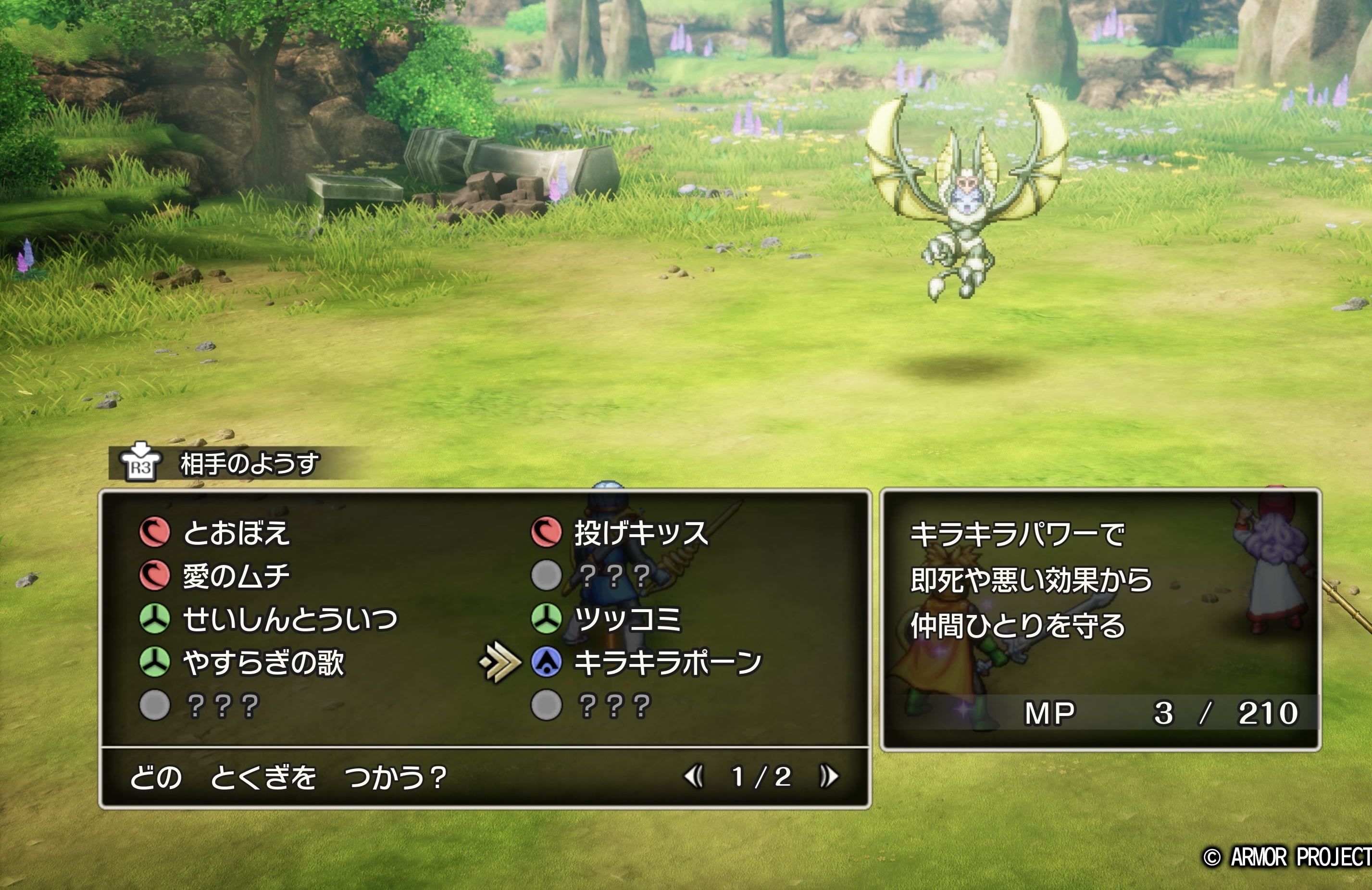
Task: Select the とおぼえ skill
Action: 236,533
